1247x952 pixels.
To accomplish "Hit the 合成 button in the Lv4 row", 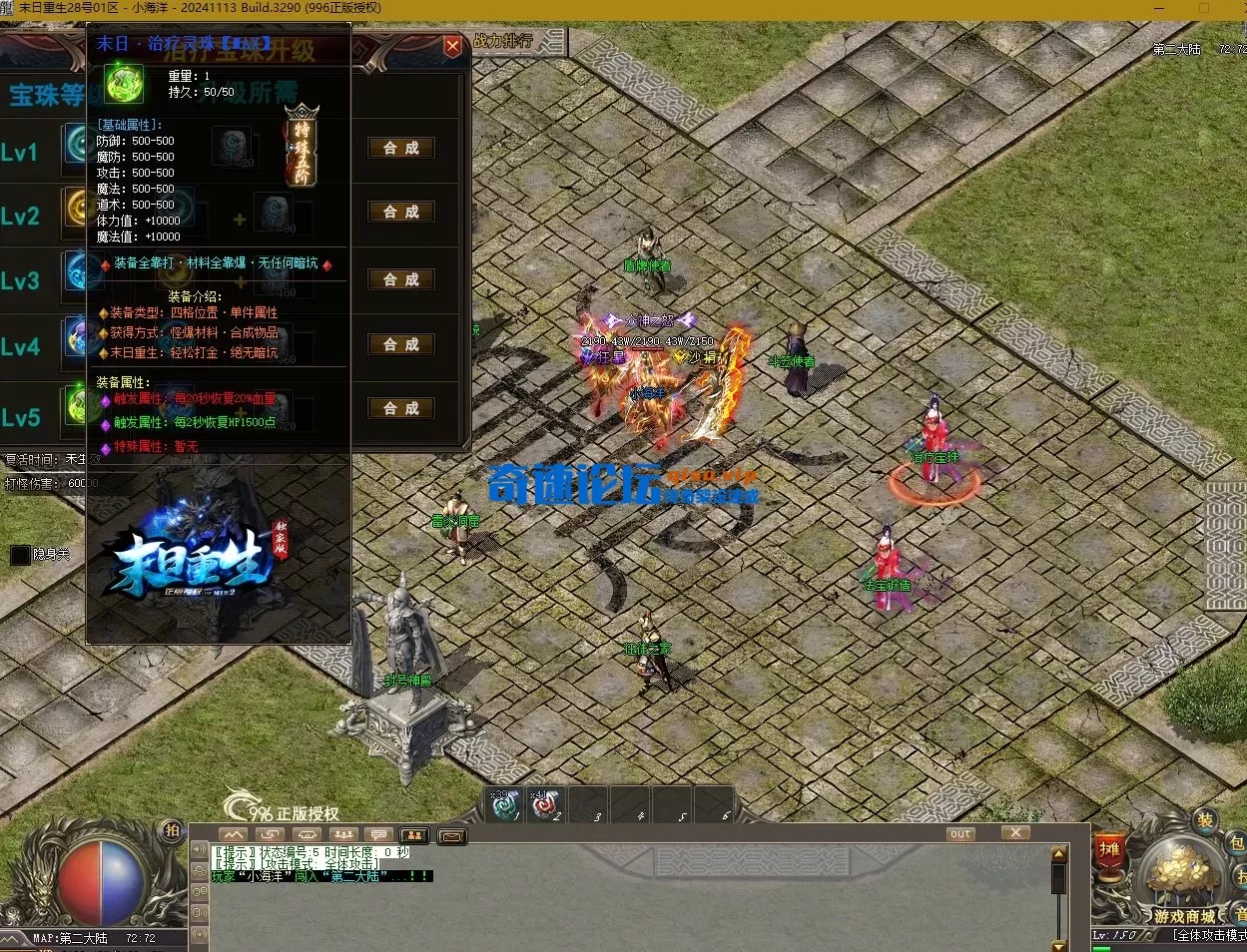I will [401, 344].
